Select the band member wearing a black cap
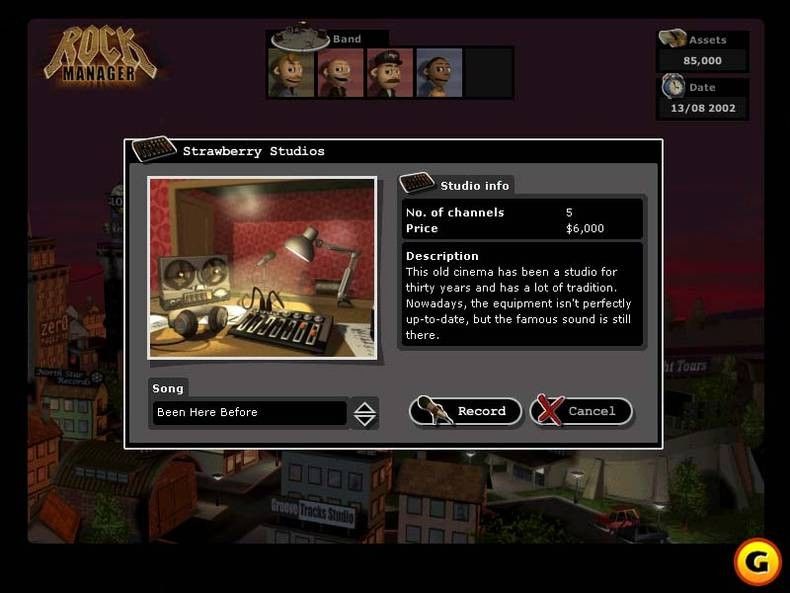 pyautogui.click(x=390, y=73)
